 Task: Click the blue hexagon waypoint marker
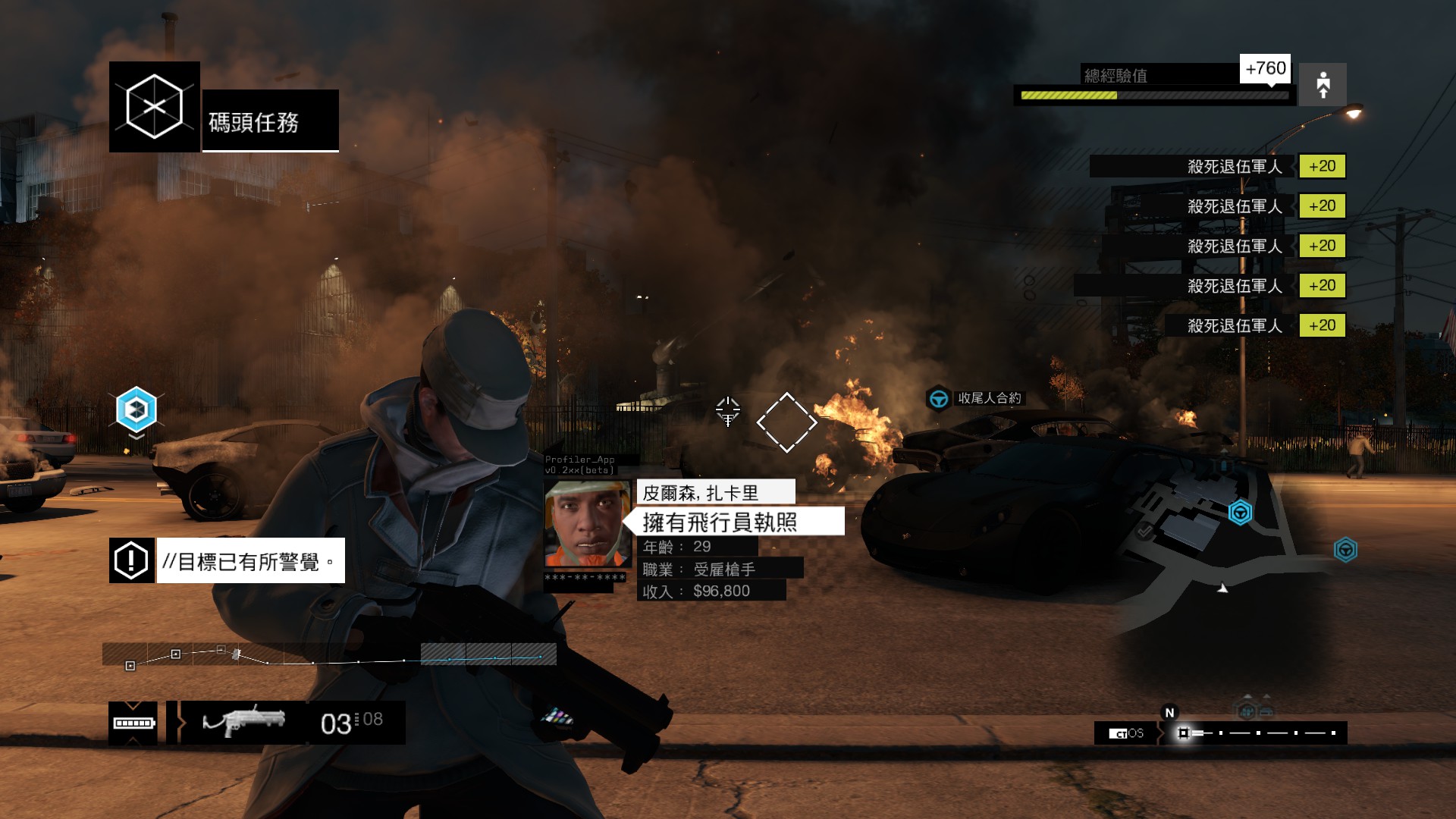(x=136, y=409)
